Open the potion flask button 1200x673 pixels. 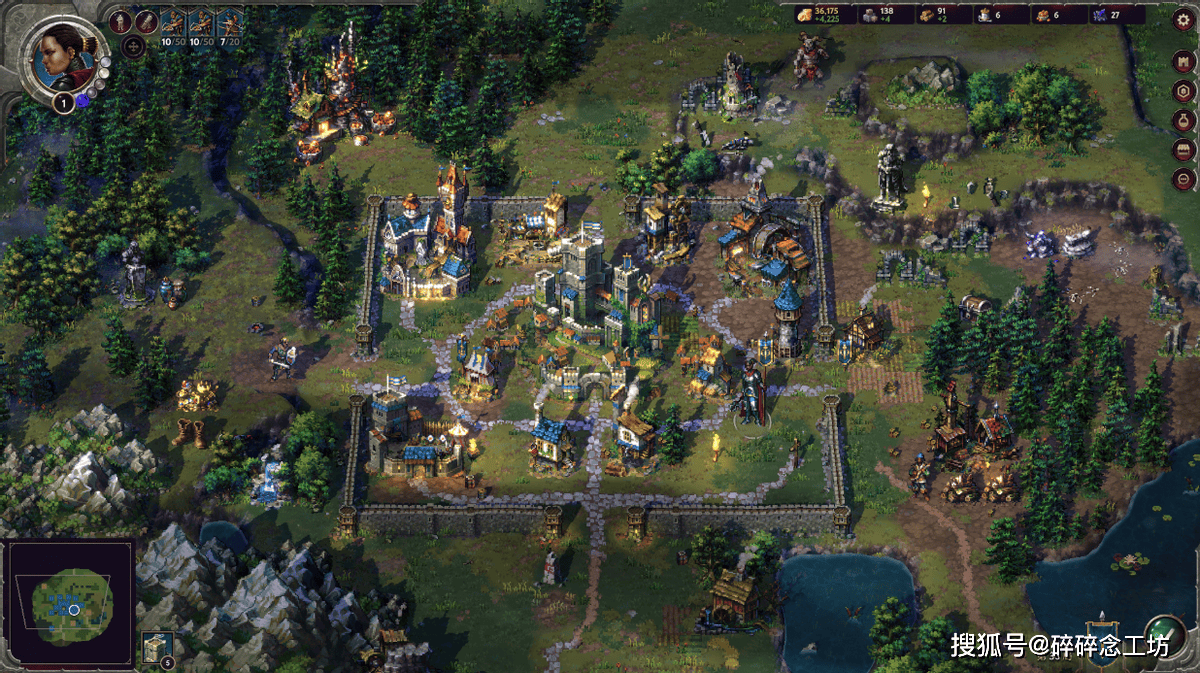[1184, 121]
